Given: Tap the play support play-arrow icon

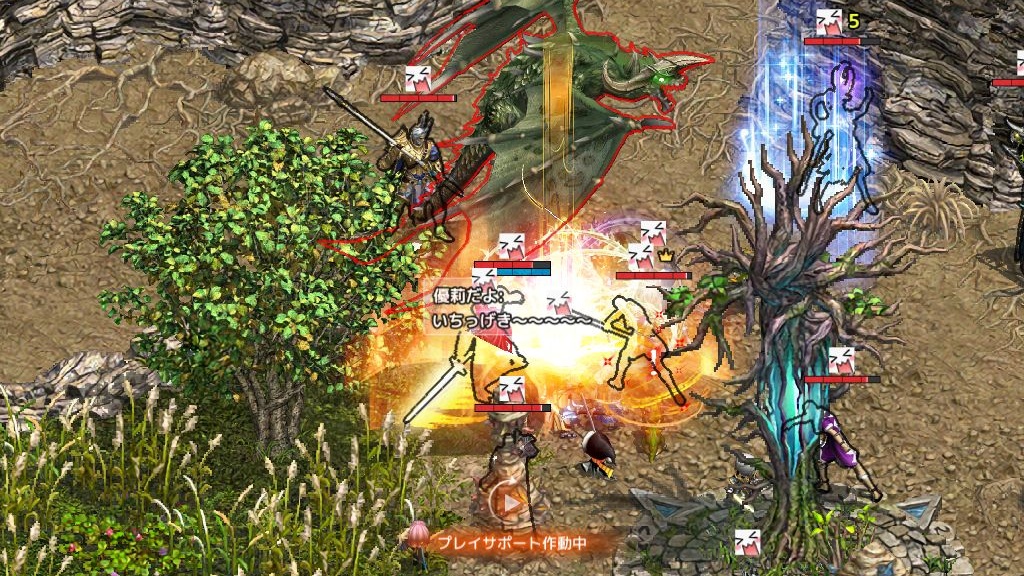Looking at the screenshot, I should coord(512,503).
